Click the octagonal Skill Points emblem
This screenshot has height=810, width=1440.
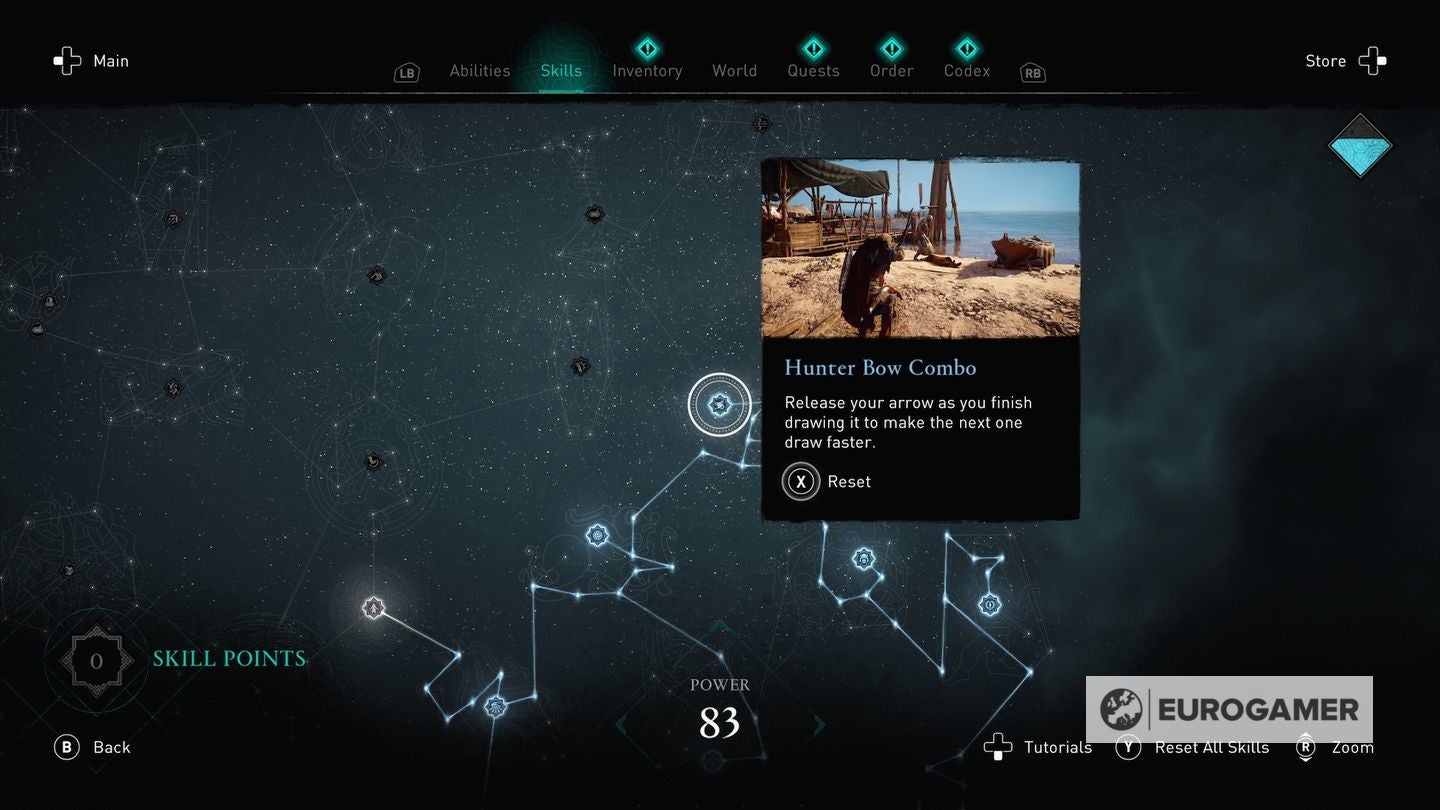tap(96, 659)
